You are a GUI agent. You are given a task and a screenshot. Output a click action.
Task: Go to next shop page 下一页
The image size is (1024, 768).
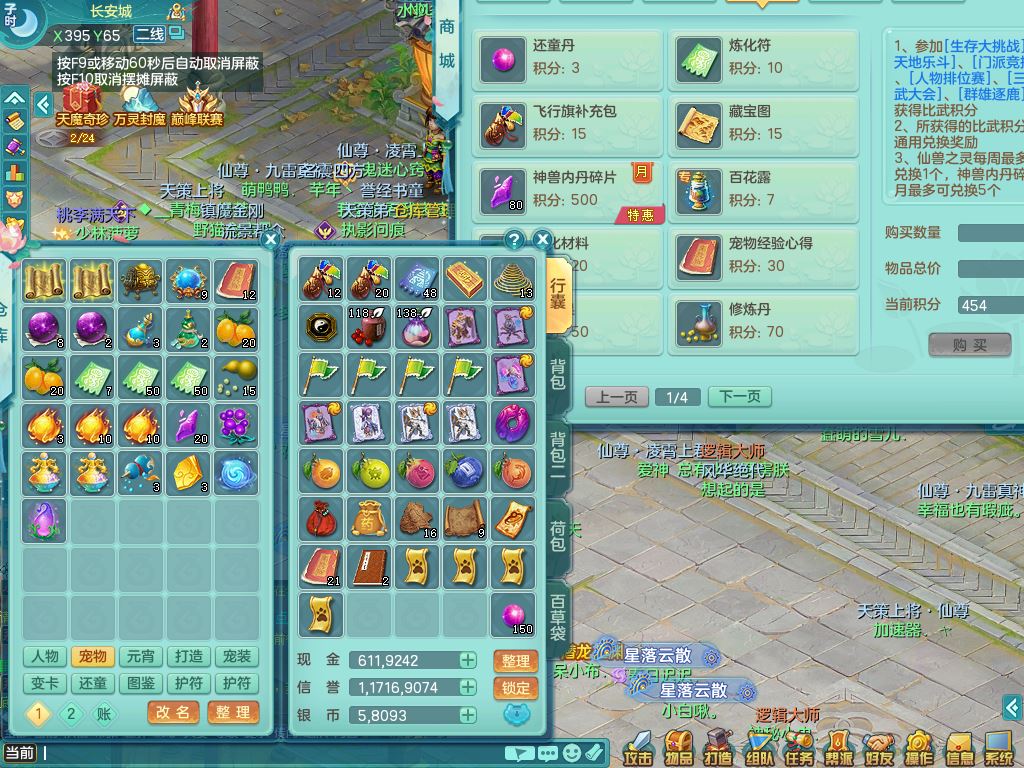point(739,397)
